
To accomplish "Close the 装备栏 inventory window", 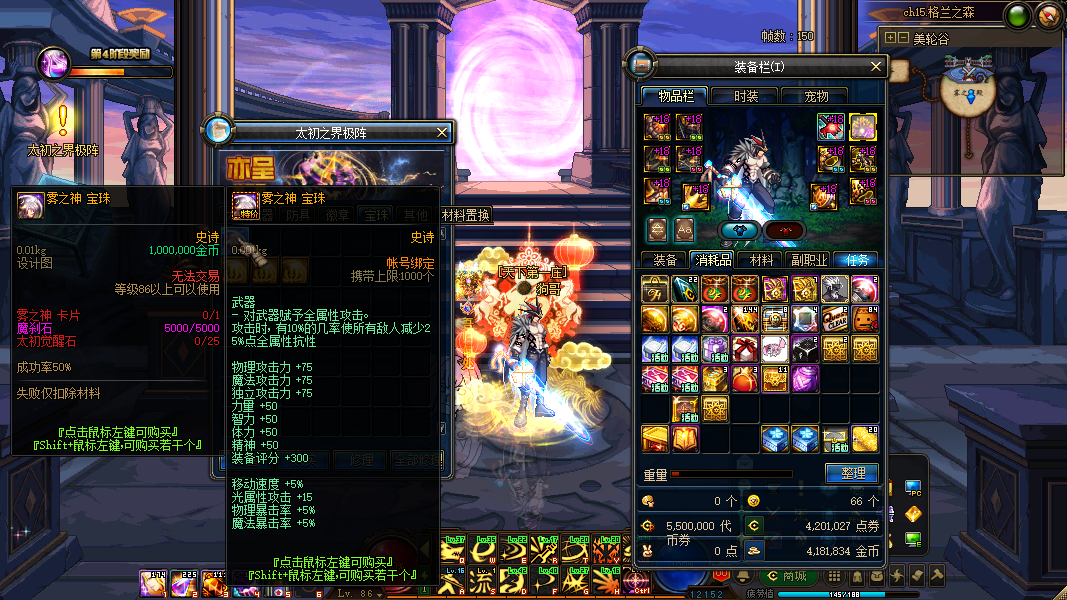I will [x=876, y=67].
